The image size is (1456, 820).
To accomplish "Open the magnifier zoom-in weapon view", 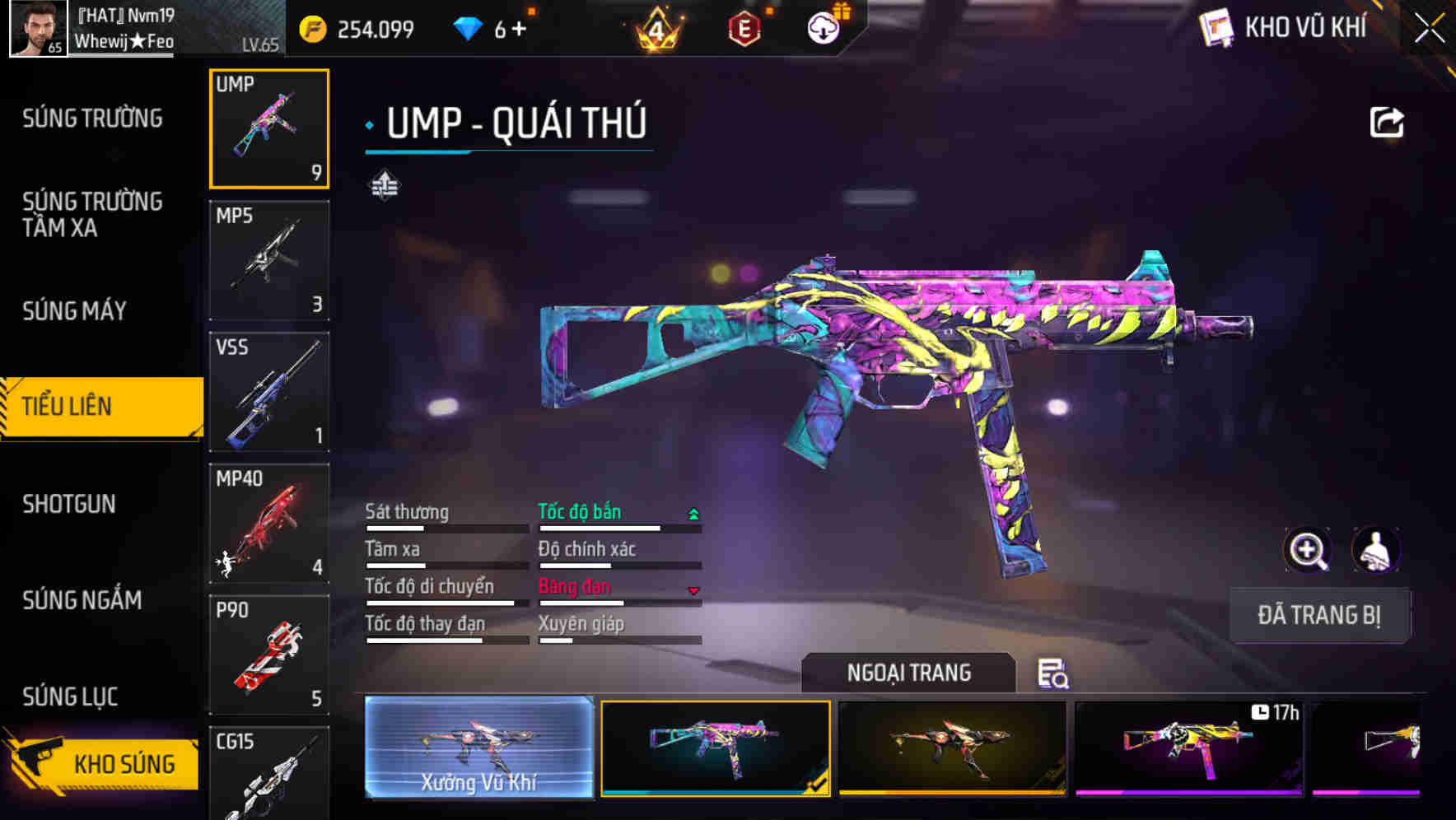I will click(x=1307, y=550).
